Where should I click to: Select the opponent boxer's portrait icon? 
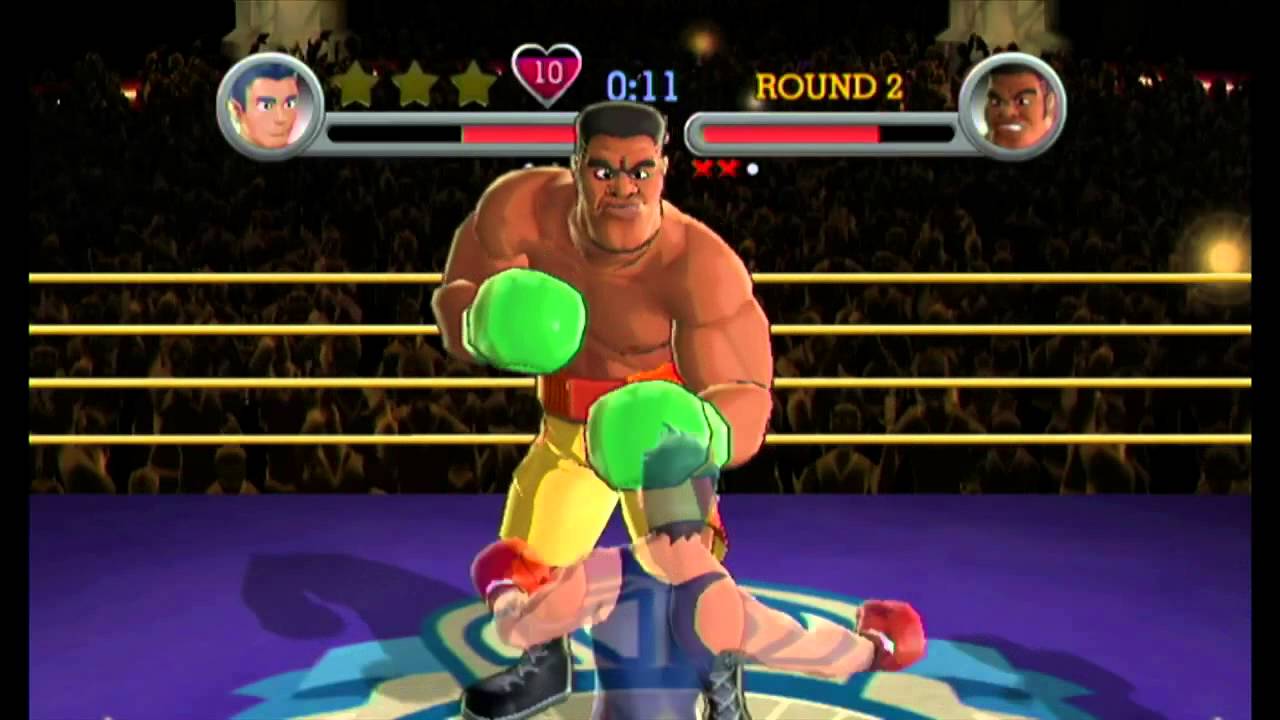tap(1011, 105)
